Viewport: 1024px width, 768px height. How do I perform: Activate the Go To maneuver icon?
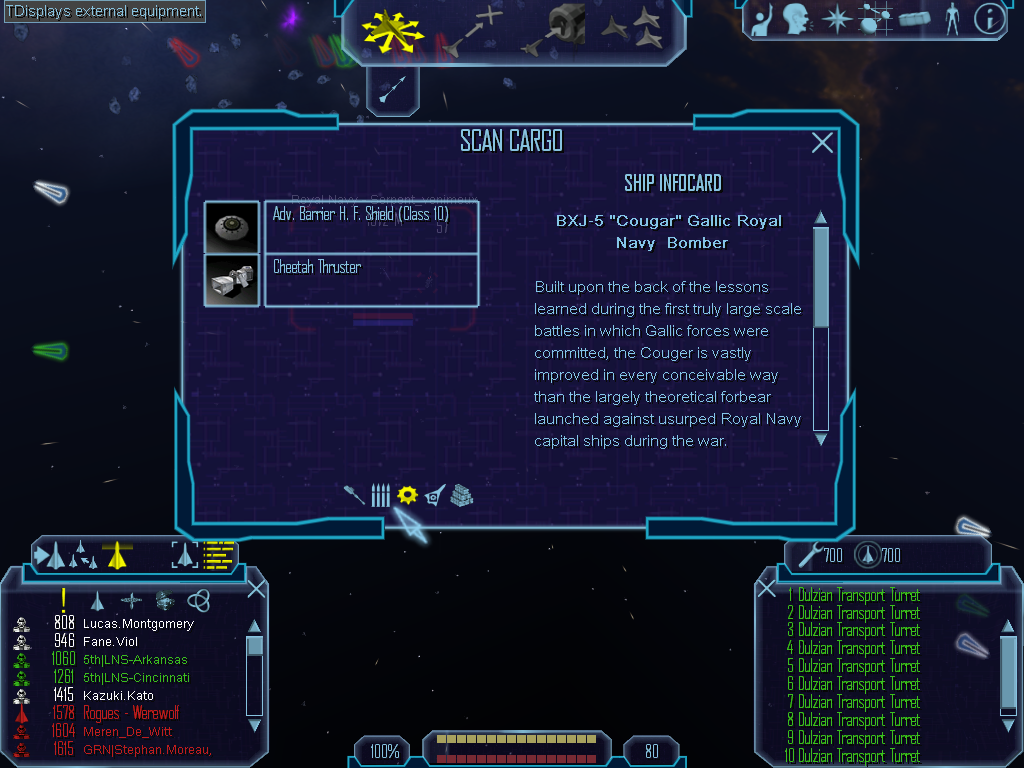tap(470, 32)
